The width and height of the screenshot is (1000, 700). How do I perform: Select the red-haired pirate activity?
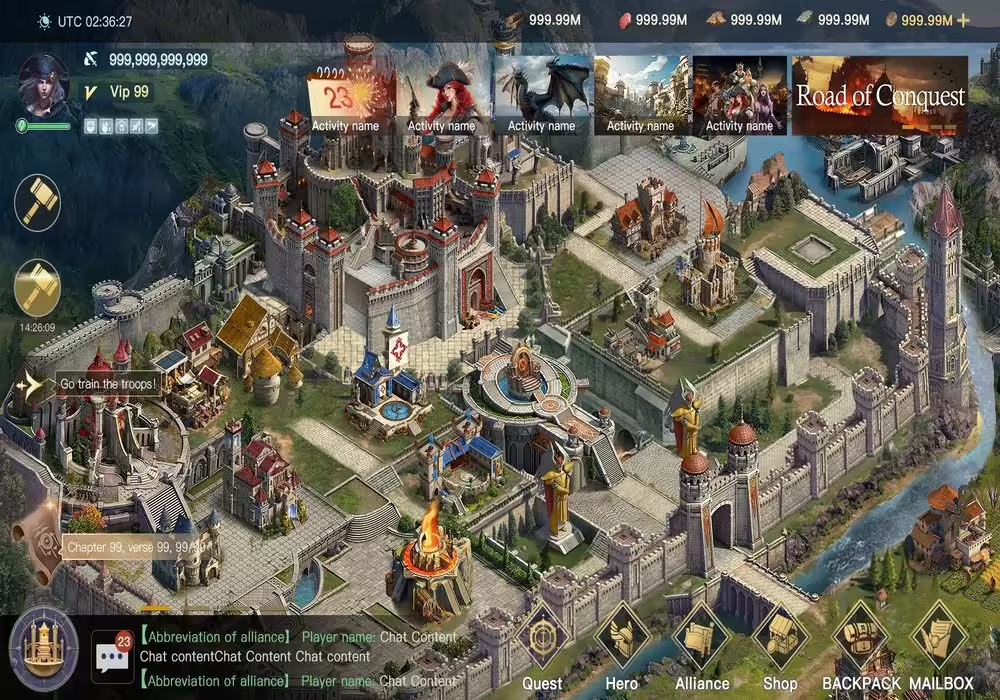[441, 96]
